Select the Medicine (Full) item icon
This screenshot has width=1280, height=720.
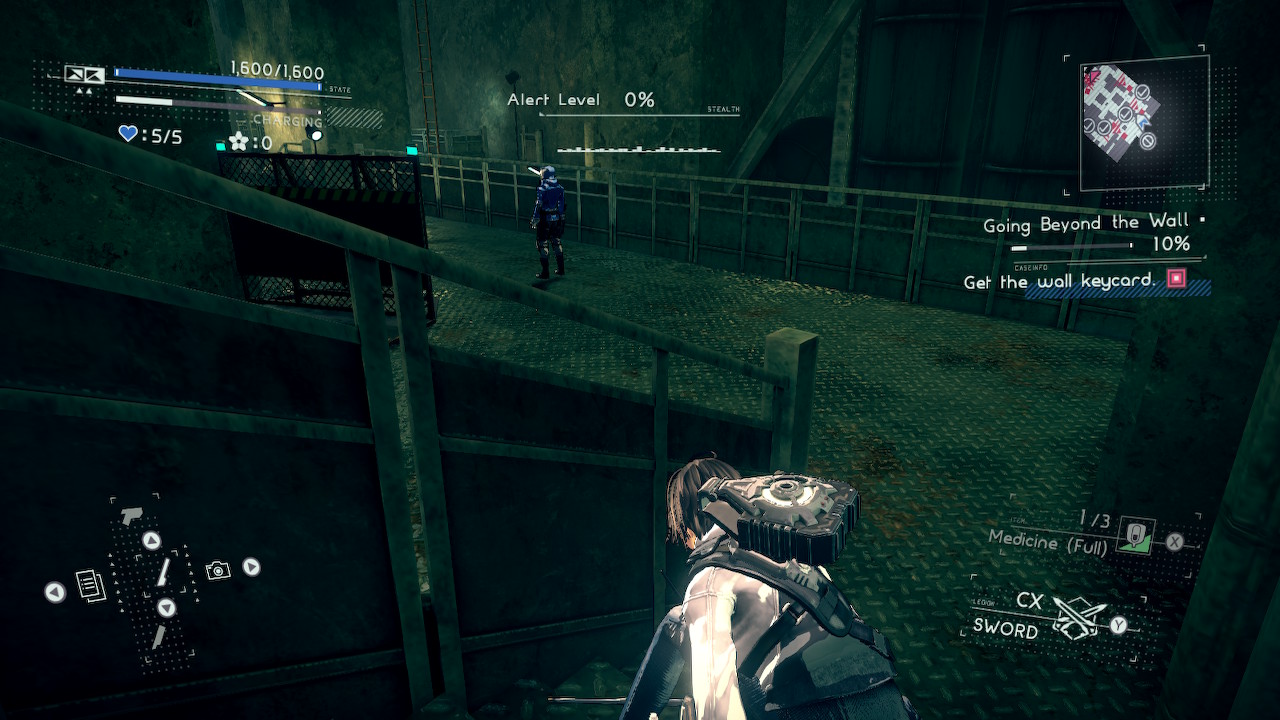point(1135,536)
